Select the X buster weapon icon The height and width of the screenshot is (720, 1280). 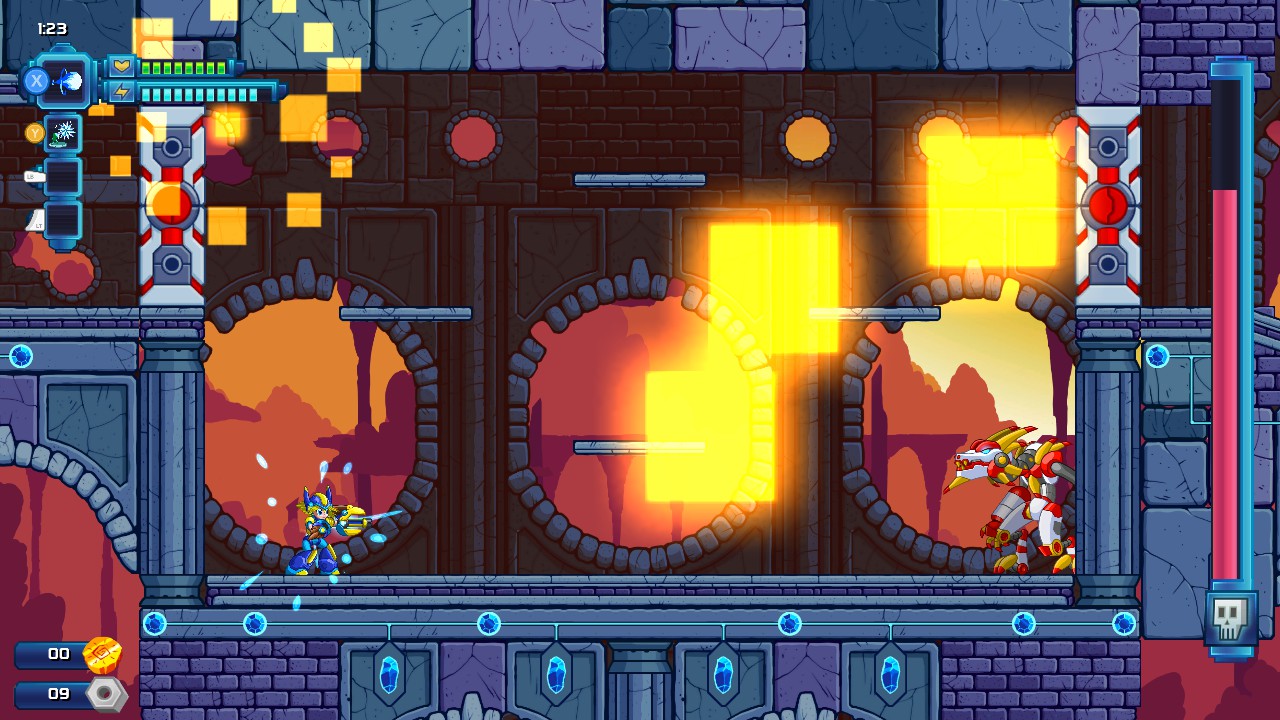67,80
